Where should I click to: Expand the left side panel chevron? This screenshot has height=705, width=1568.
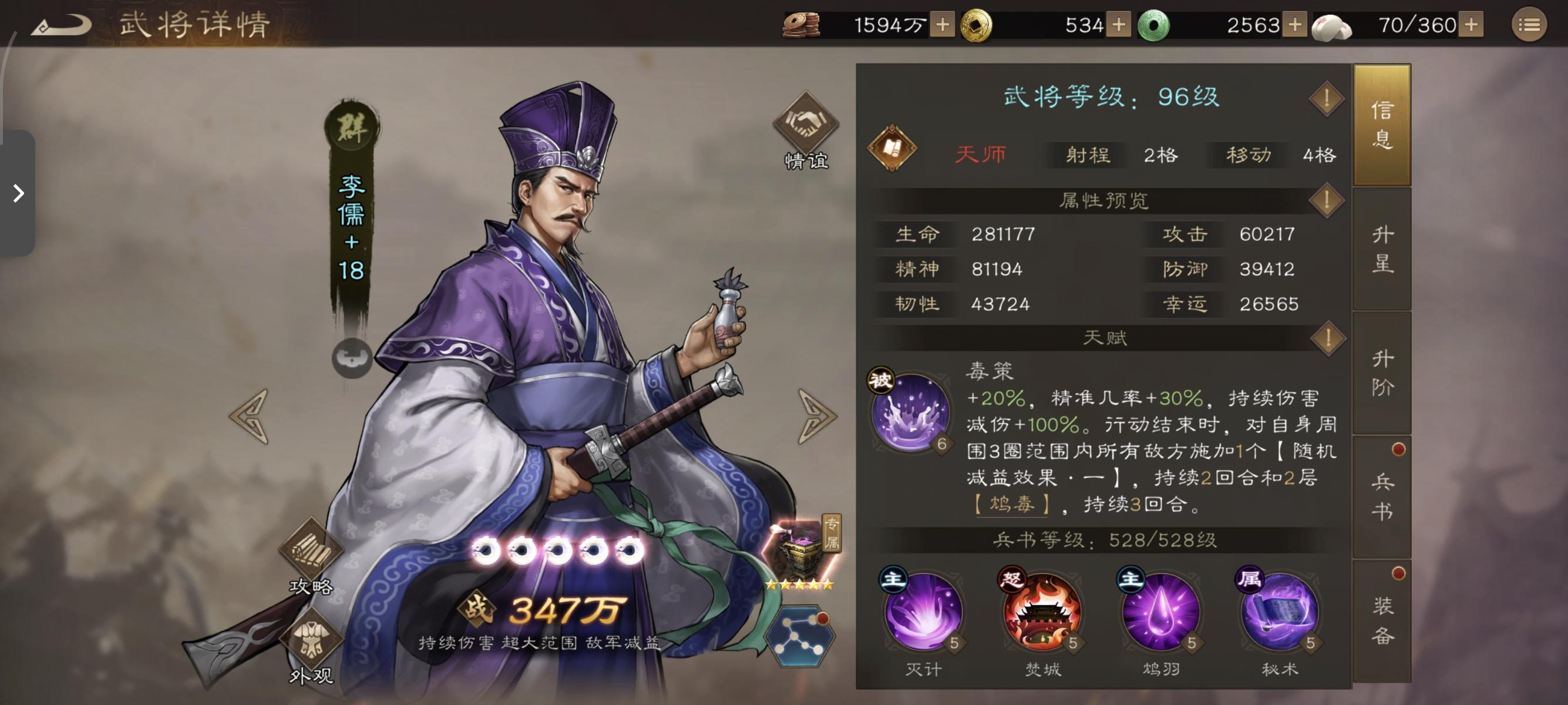[x=18, y=194]
